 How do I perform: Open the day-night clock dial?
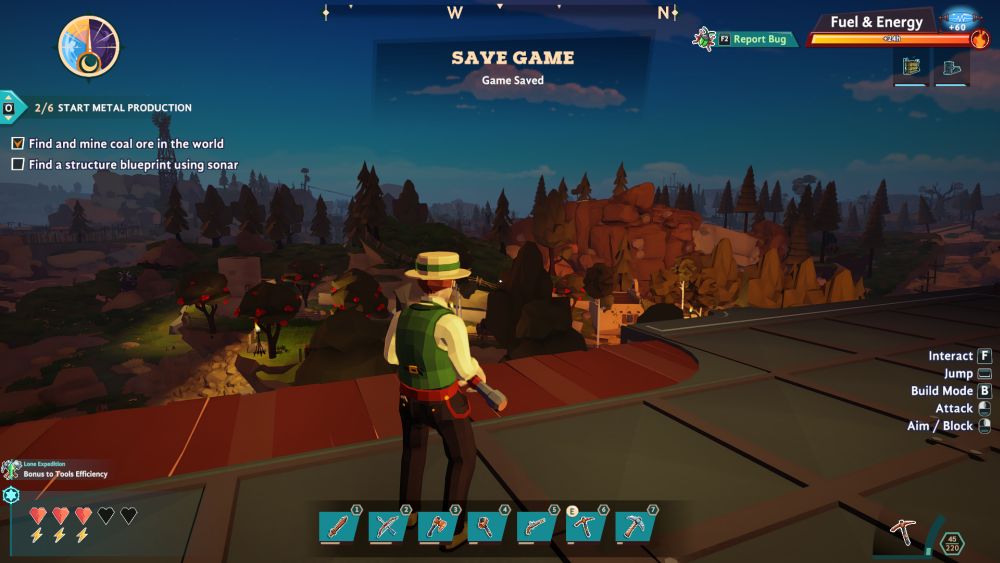(x=89, y=47)
